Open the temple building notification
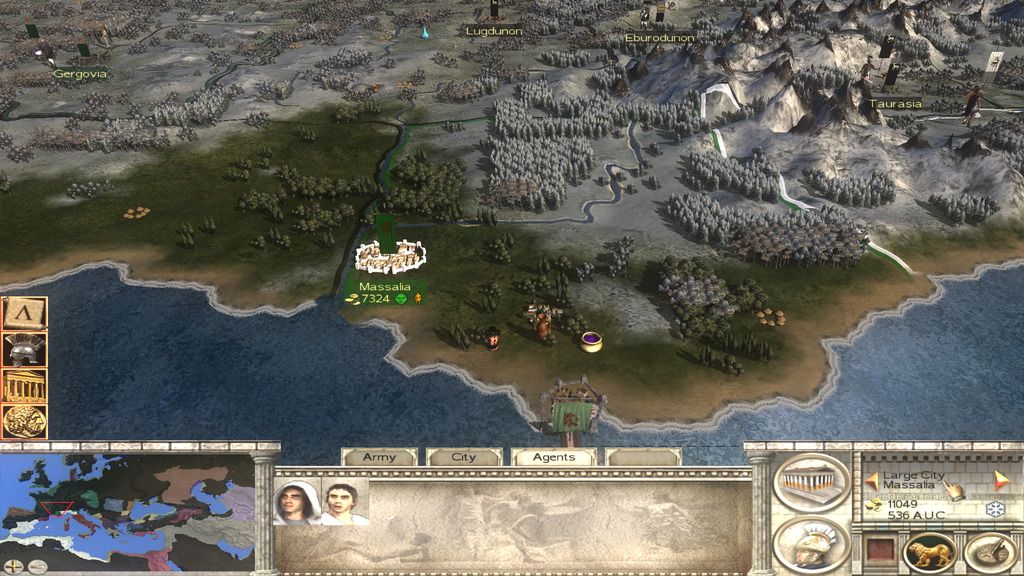1024x576 pixels. 22,385
